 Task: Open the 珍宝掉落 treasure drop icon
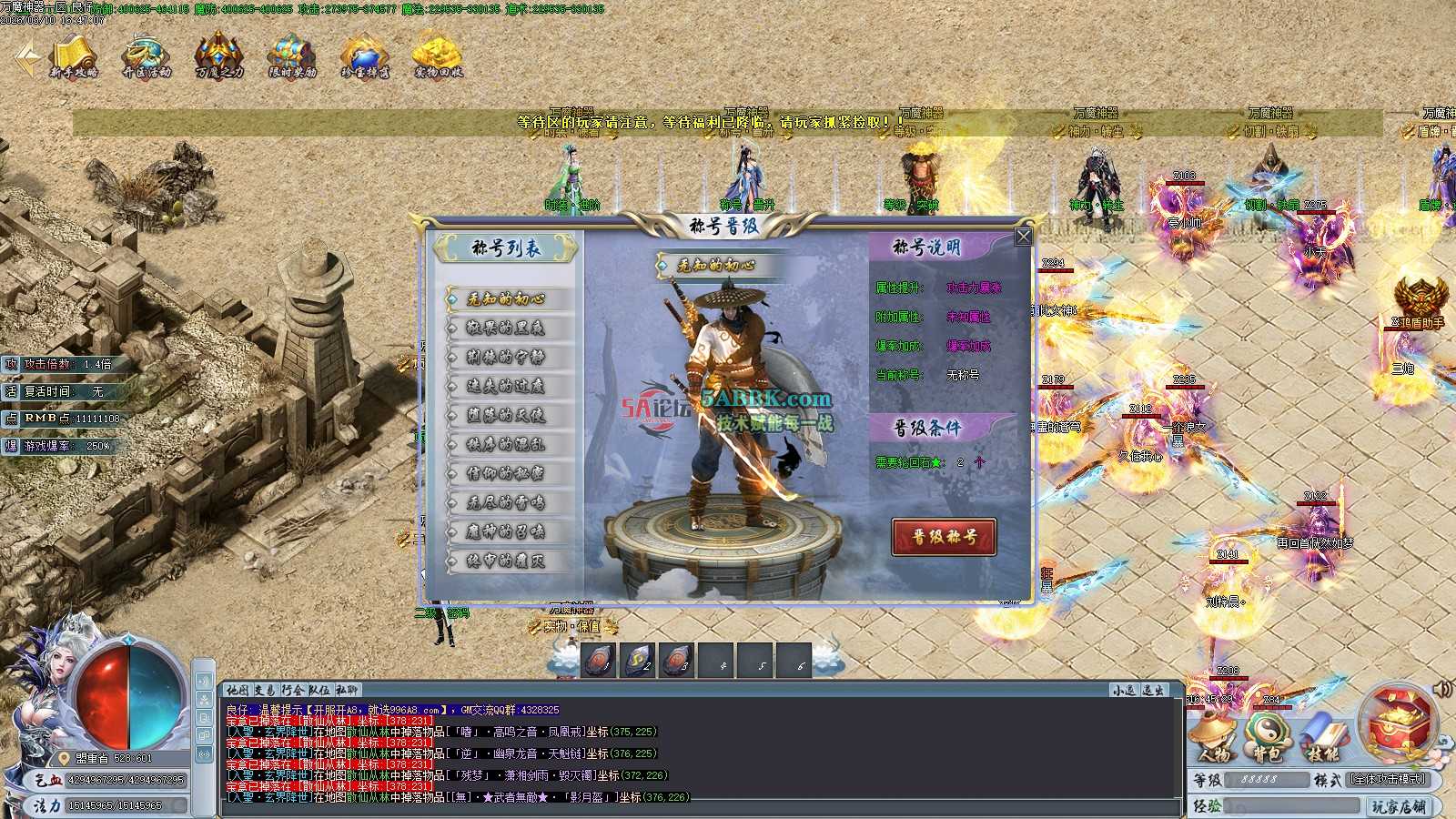pyautogui.click(x=365, y=56)
